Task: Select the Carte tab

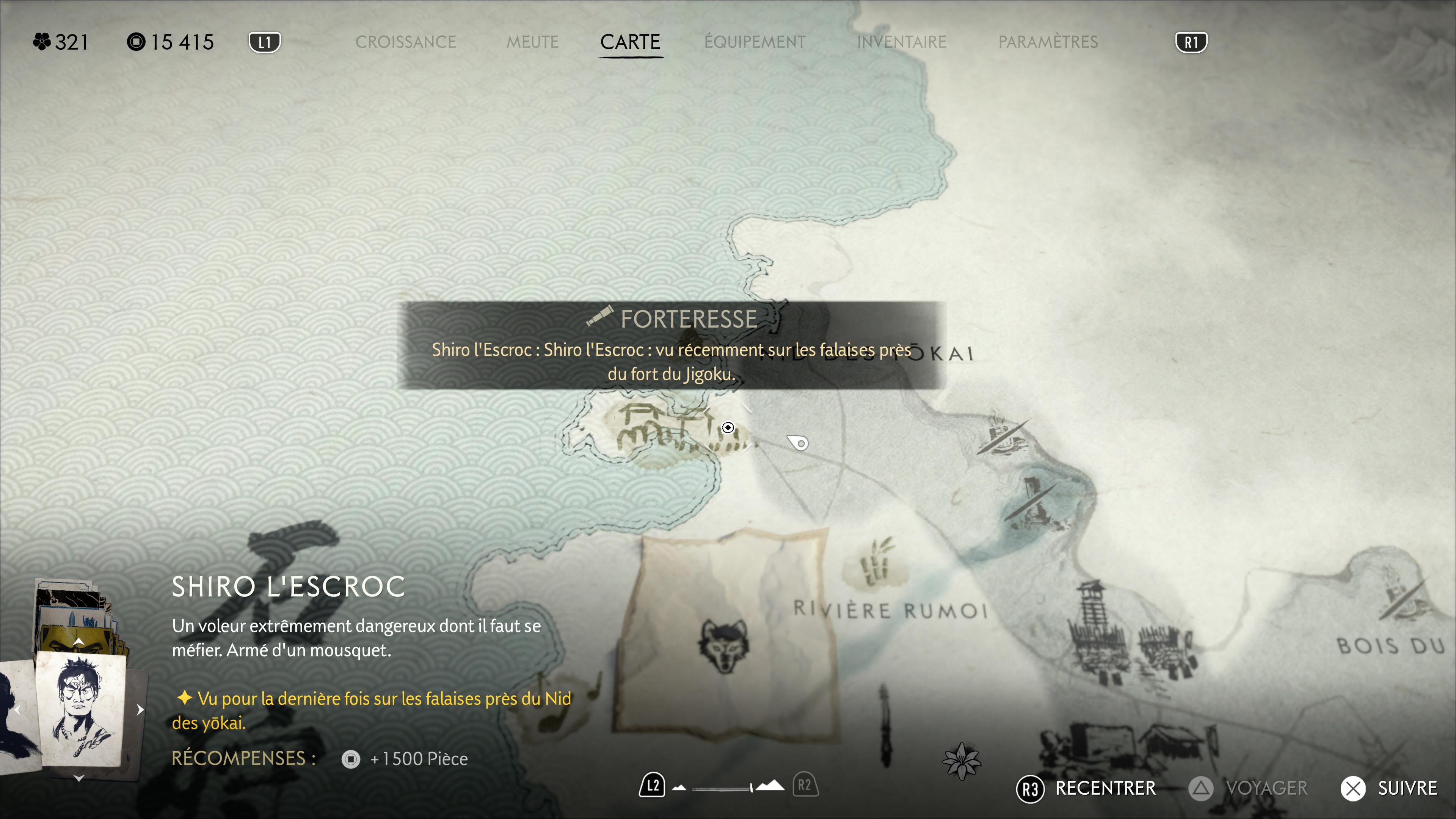Action: (630, 42)
